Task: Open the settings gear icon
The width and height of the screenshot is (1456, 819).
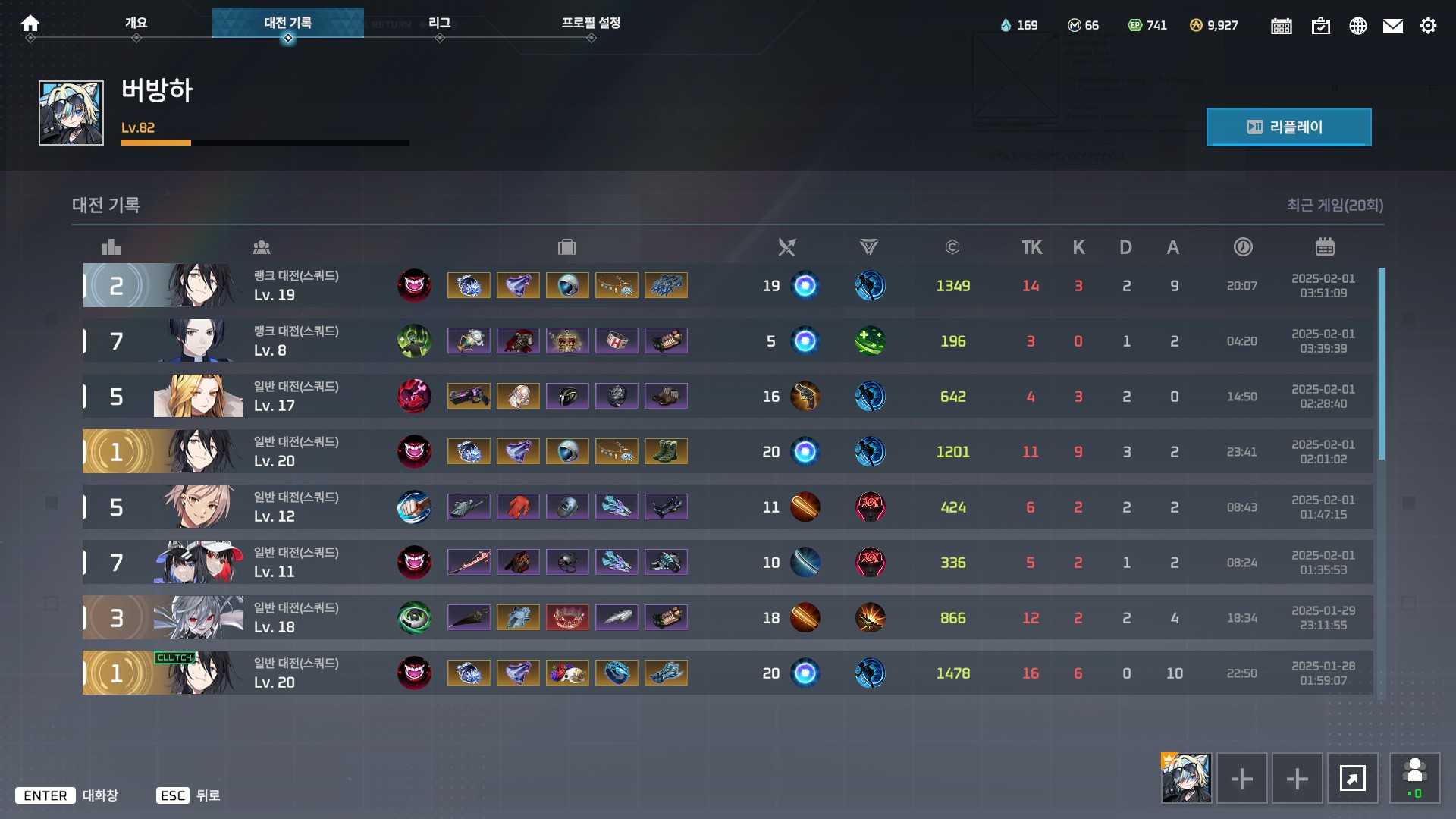Action: click(x=1429, y=25)
